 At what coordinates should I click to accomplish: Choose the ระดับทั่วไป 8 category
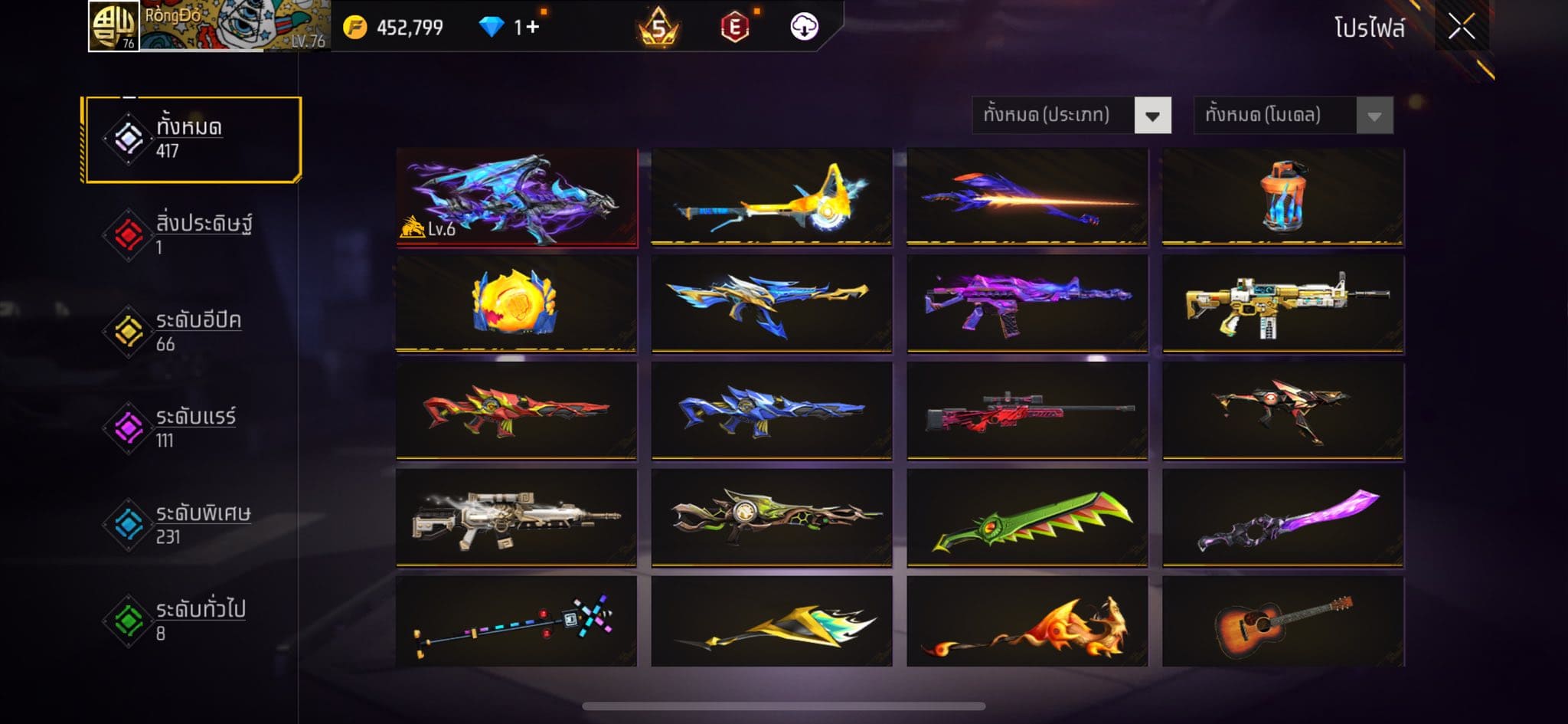click(191, 621)
